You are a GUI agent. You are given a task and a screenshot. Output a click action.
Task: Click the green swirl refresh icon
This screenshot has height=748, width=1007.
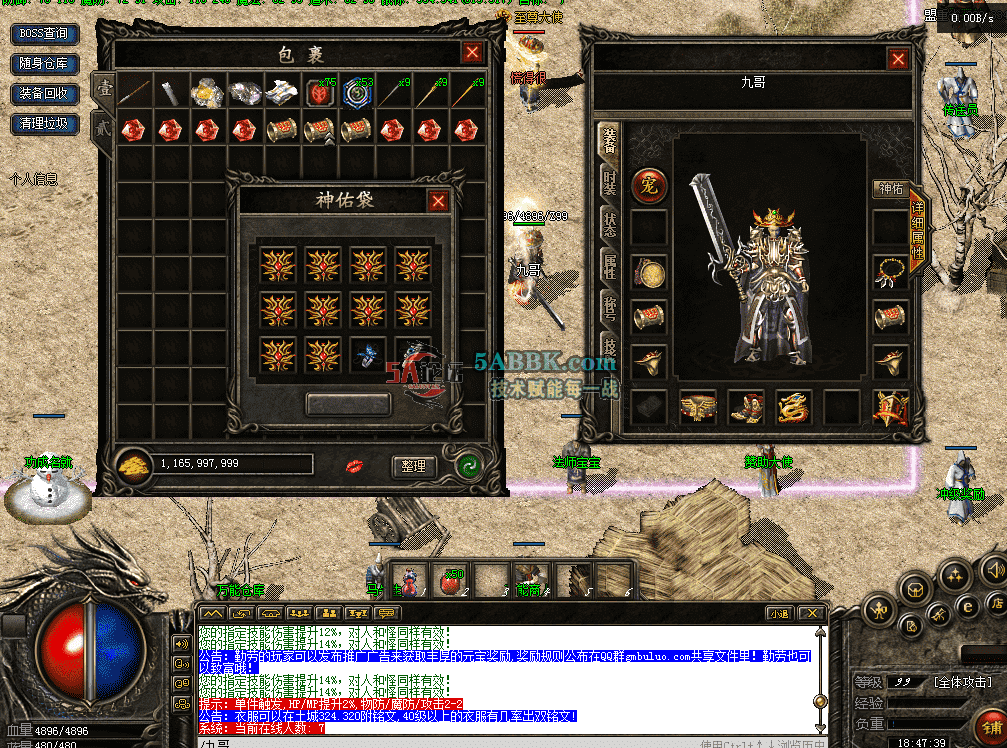click(467, 465)
